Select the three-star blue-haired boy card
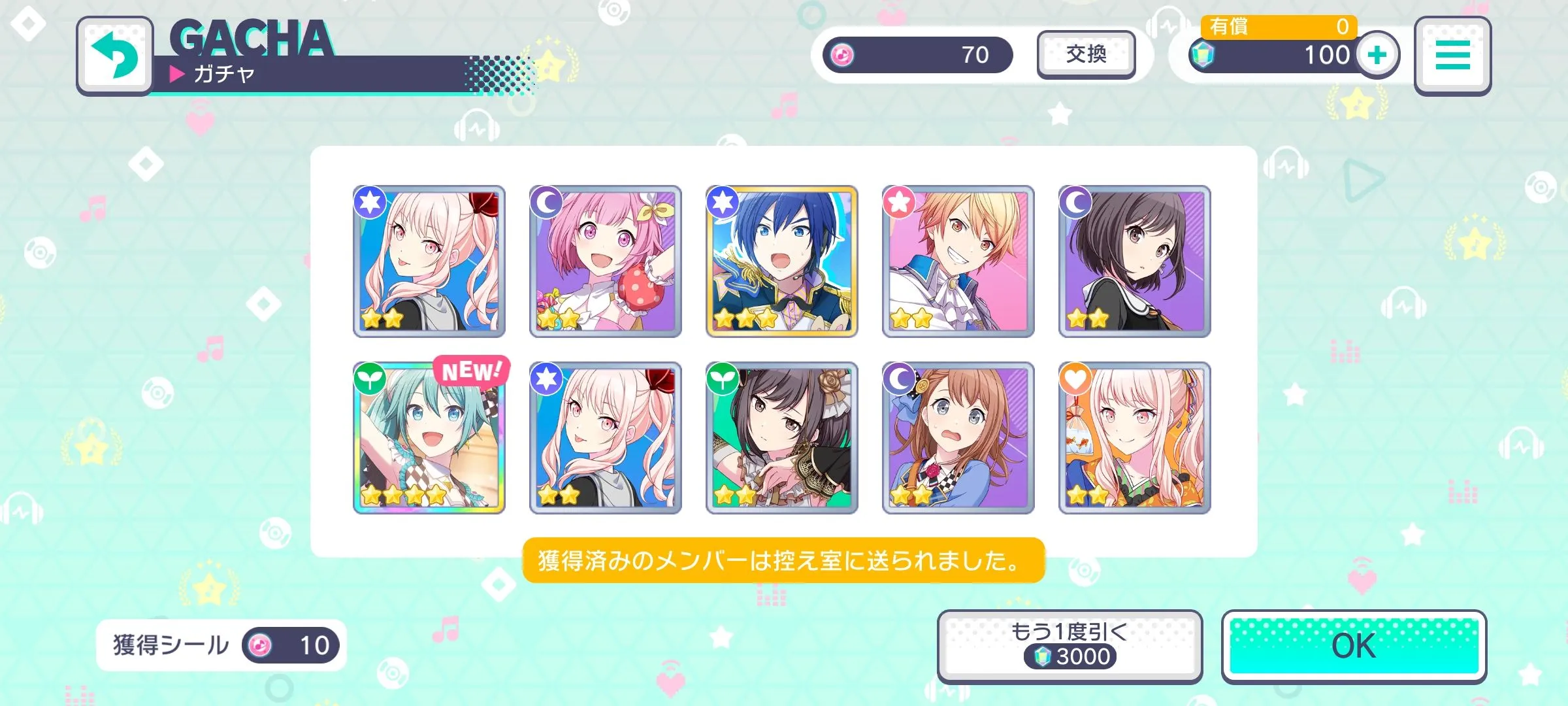Viewport: 1568px width, 706px height. click(x=782, y=261)
